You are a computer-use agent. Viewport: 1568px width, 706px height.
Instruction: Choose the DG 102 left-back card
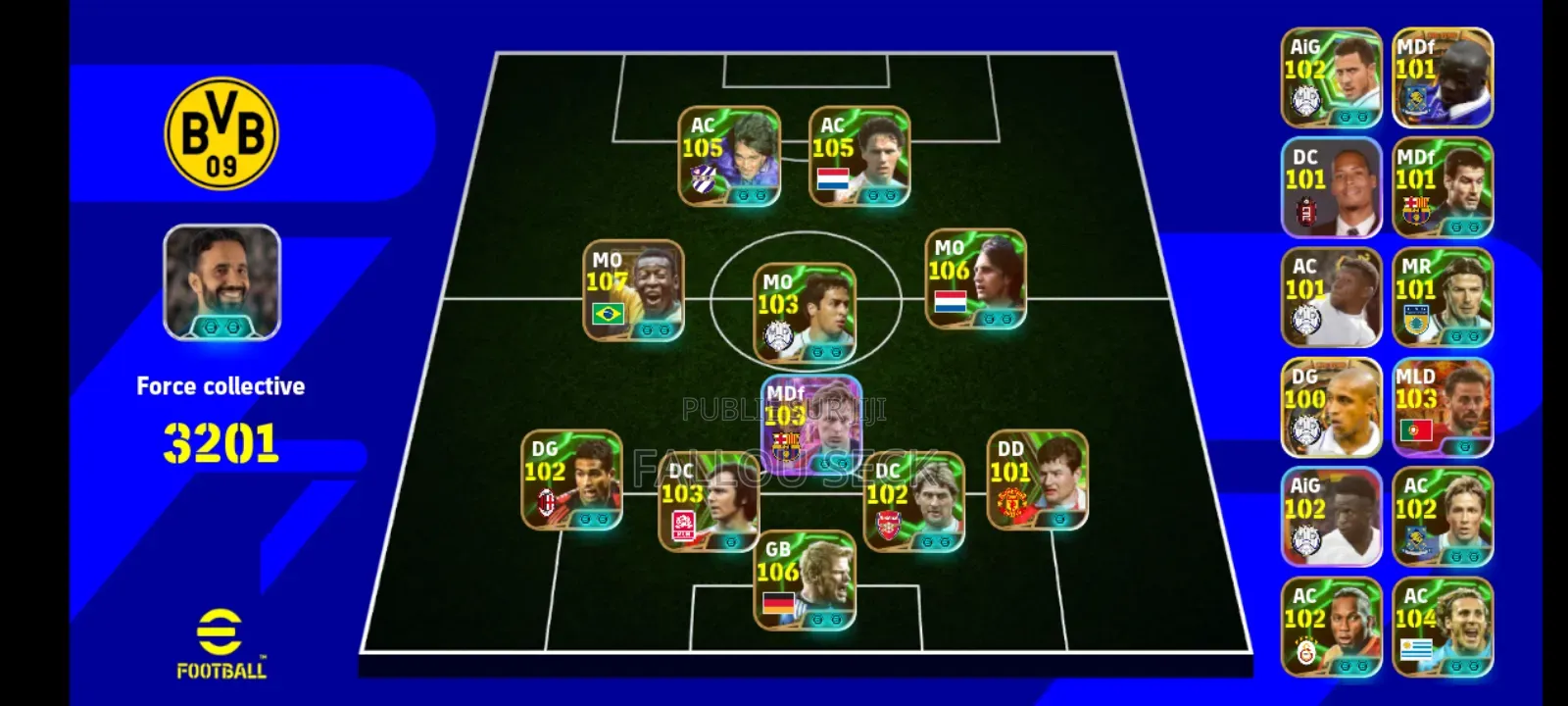[571, 480]
